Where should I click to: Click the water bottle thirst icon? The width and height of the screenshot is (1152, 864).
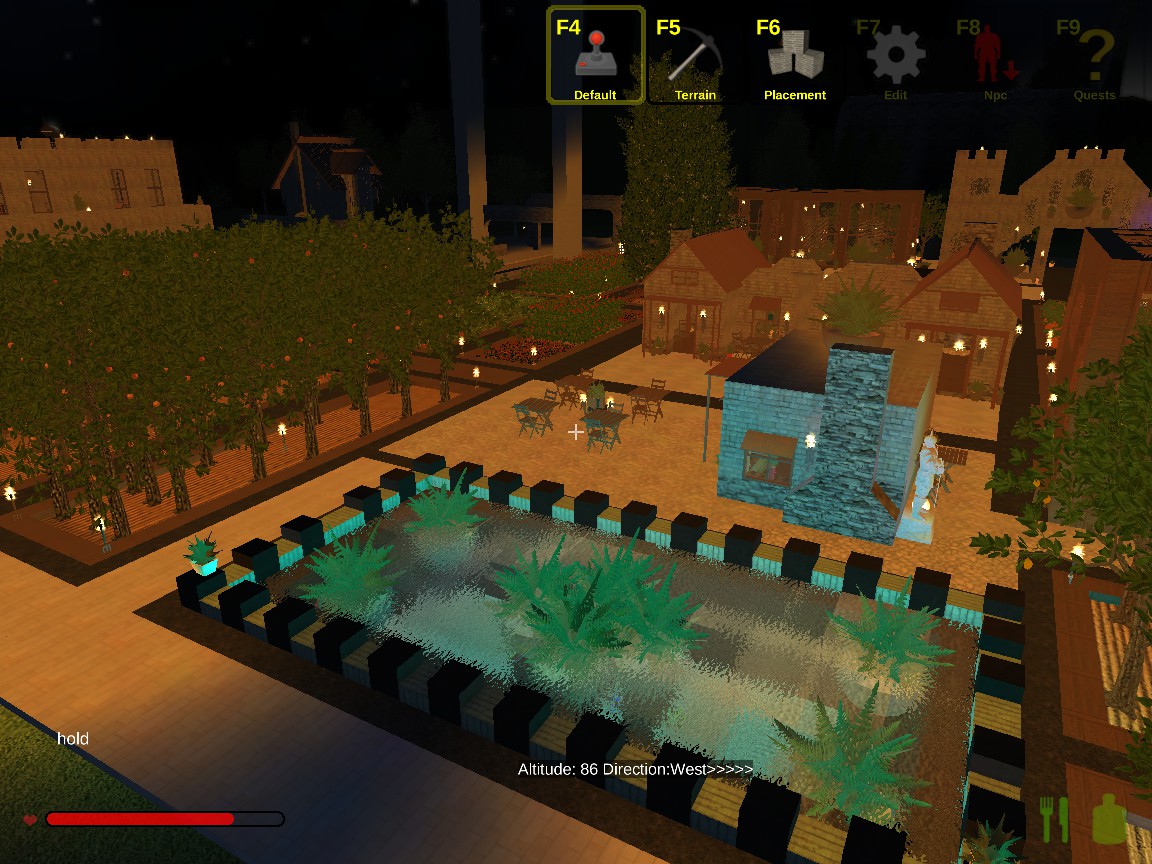coord(1106,819)
